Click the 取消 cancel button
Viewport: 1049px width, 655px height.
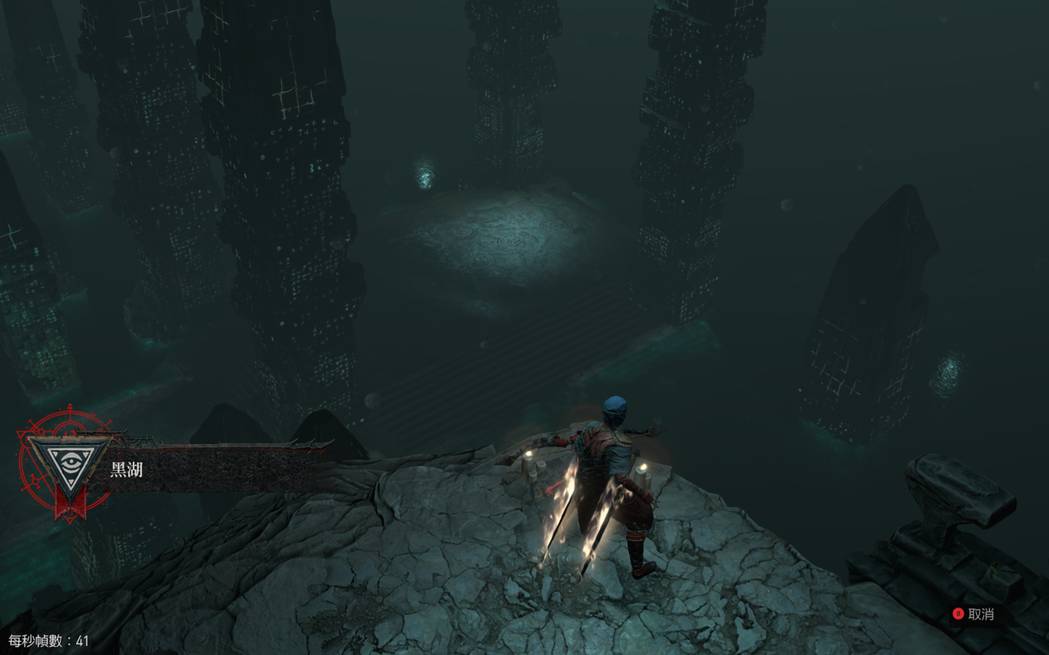click(972, 614)
